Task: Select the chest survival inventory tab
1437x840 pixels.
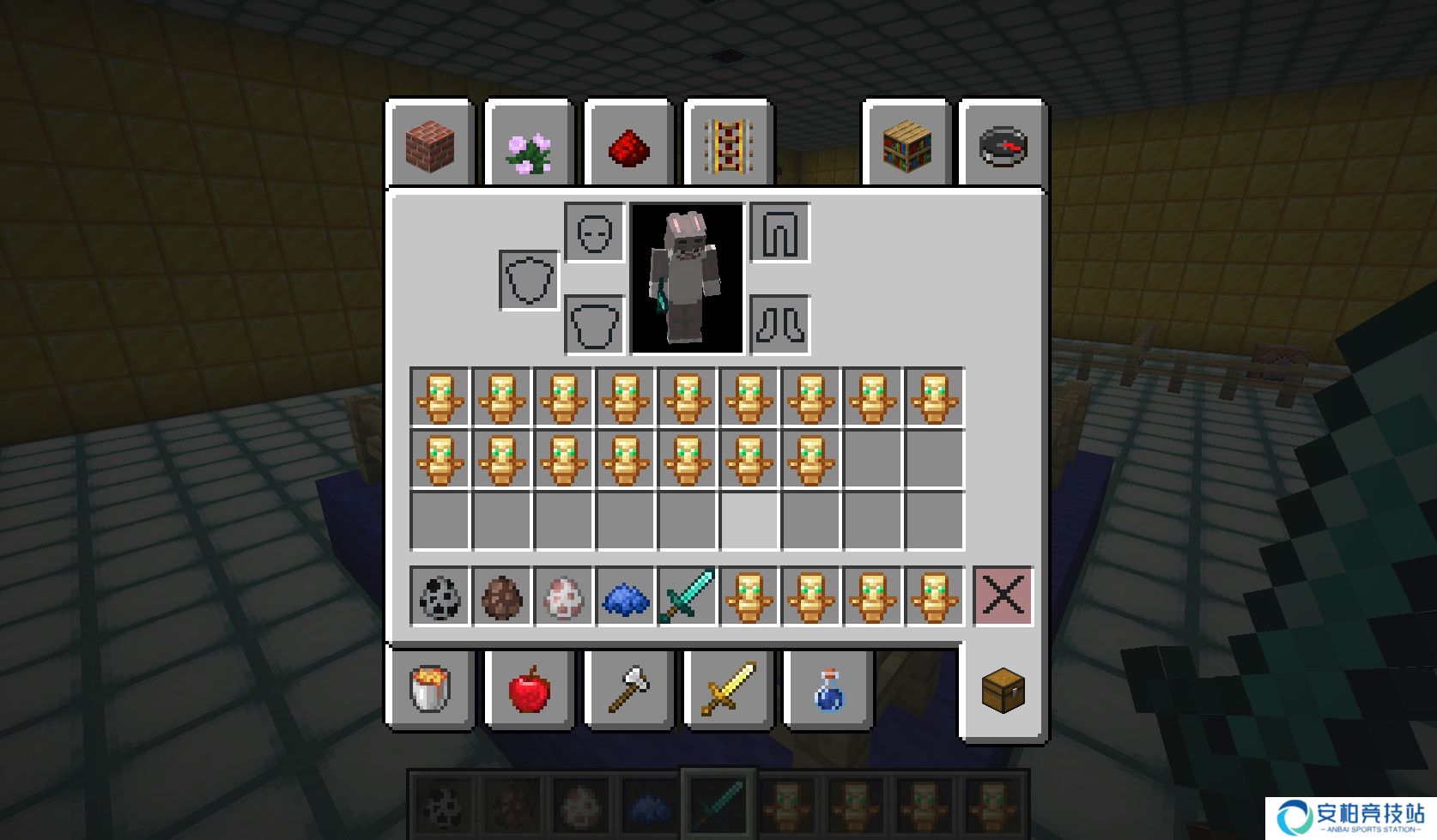Action: pyautogui.click(x=1003, y=689)
